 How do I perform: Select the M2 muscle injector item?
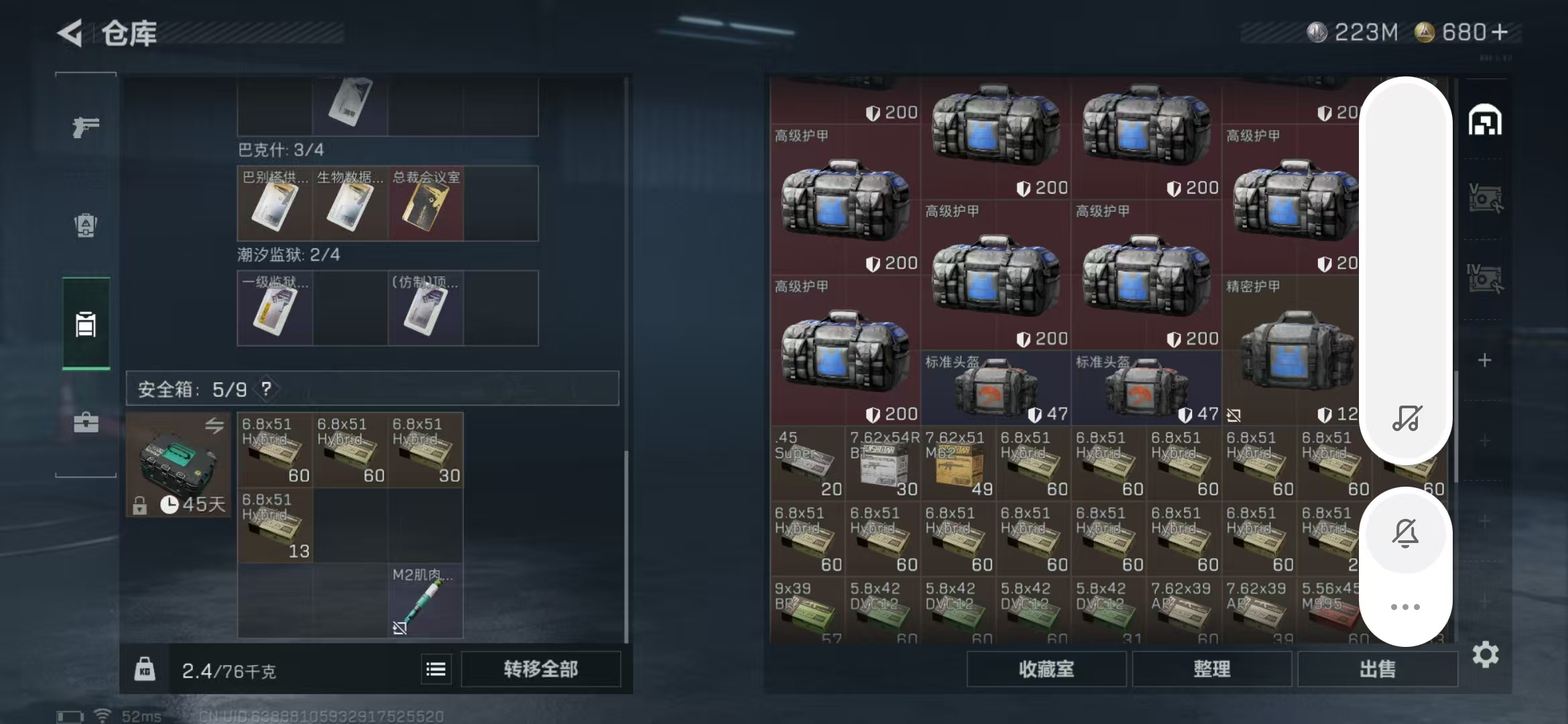tap(425, 601)
